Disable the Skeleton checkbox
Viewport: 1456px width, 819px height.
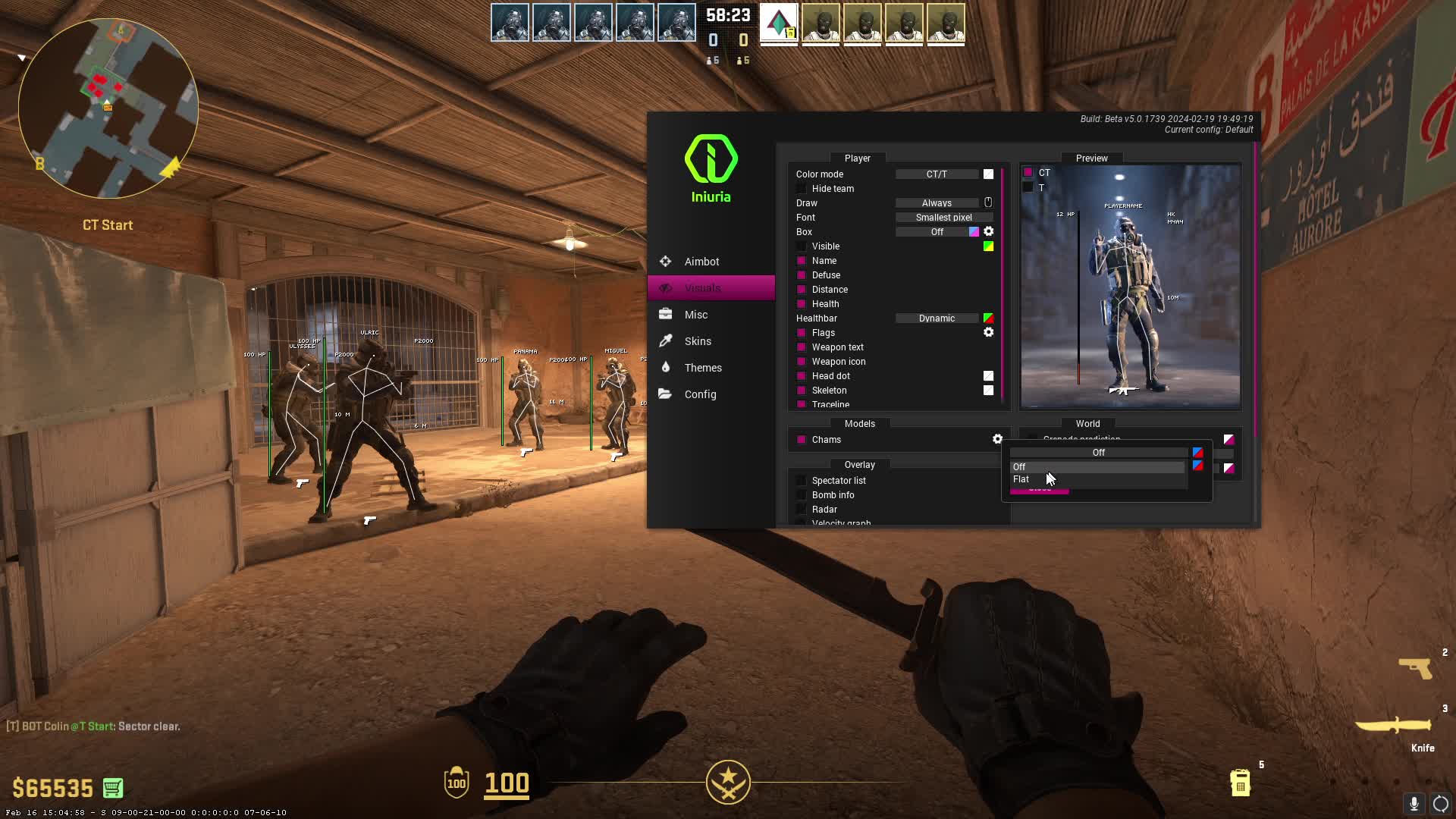point(802,391)
